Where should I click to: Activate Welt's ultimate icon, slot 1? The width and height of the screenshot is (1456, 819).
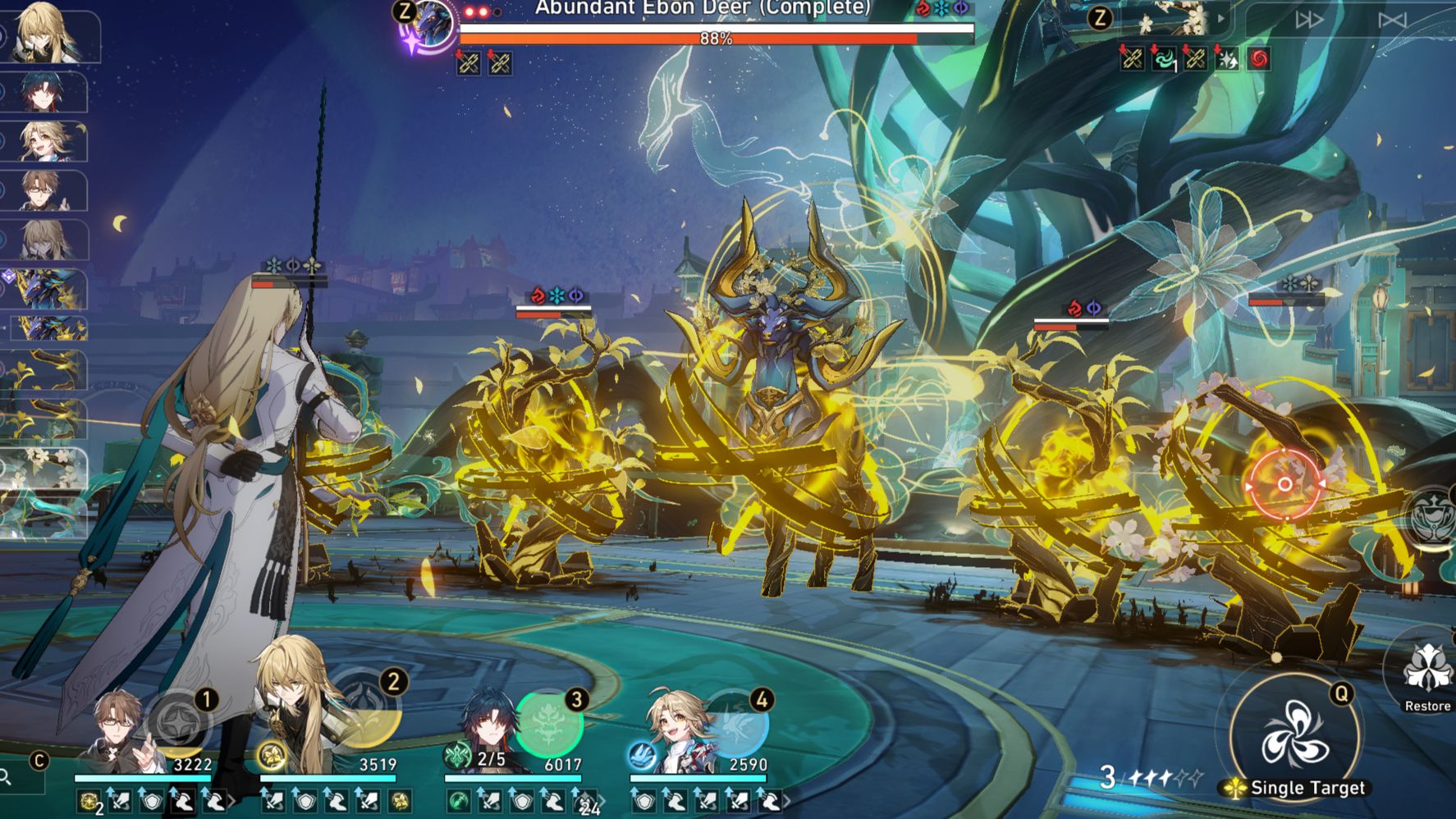coord(178,724)
